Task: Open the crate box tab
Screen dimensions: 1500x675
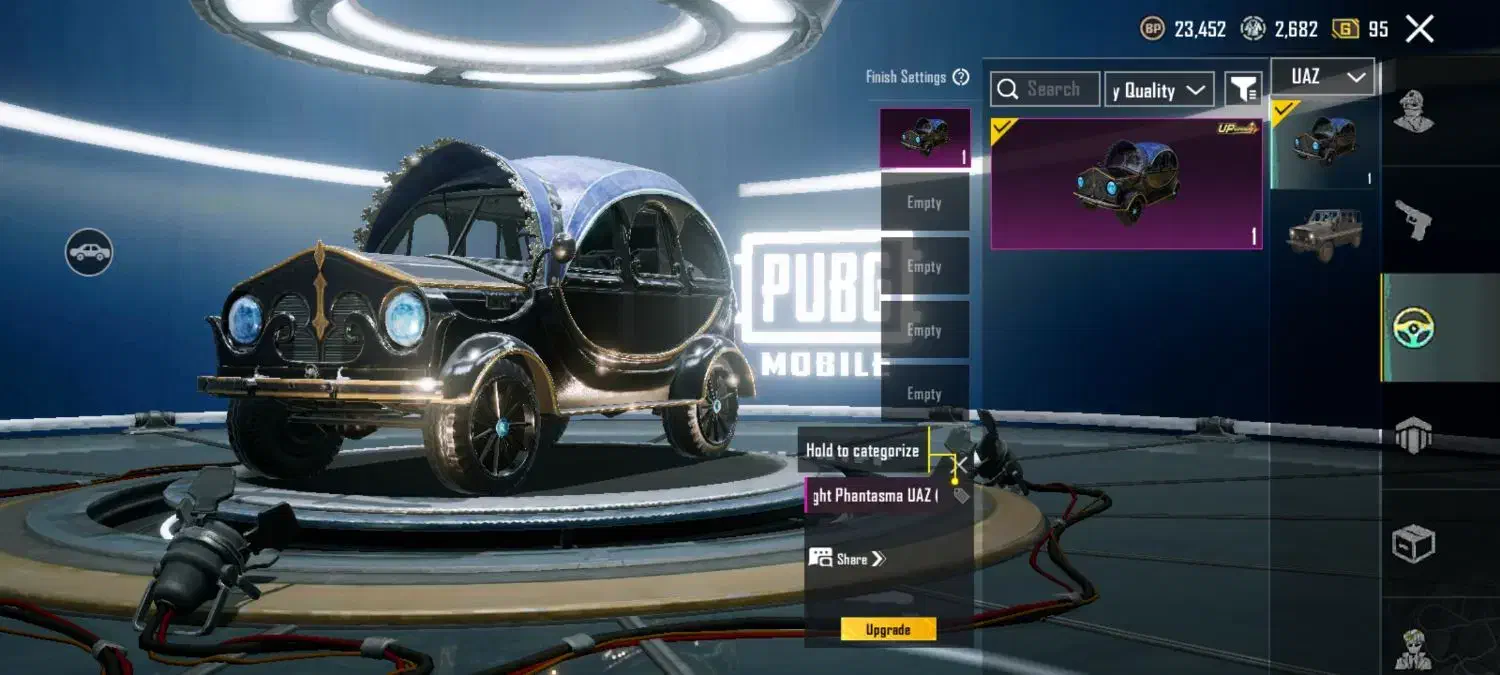Action: (x=1413, y=544)
